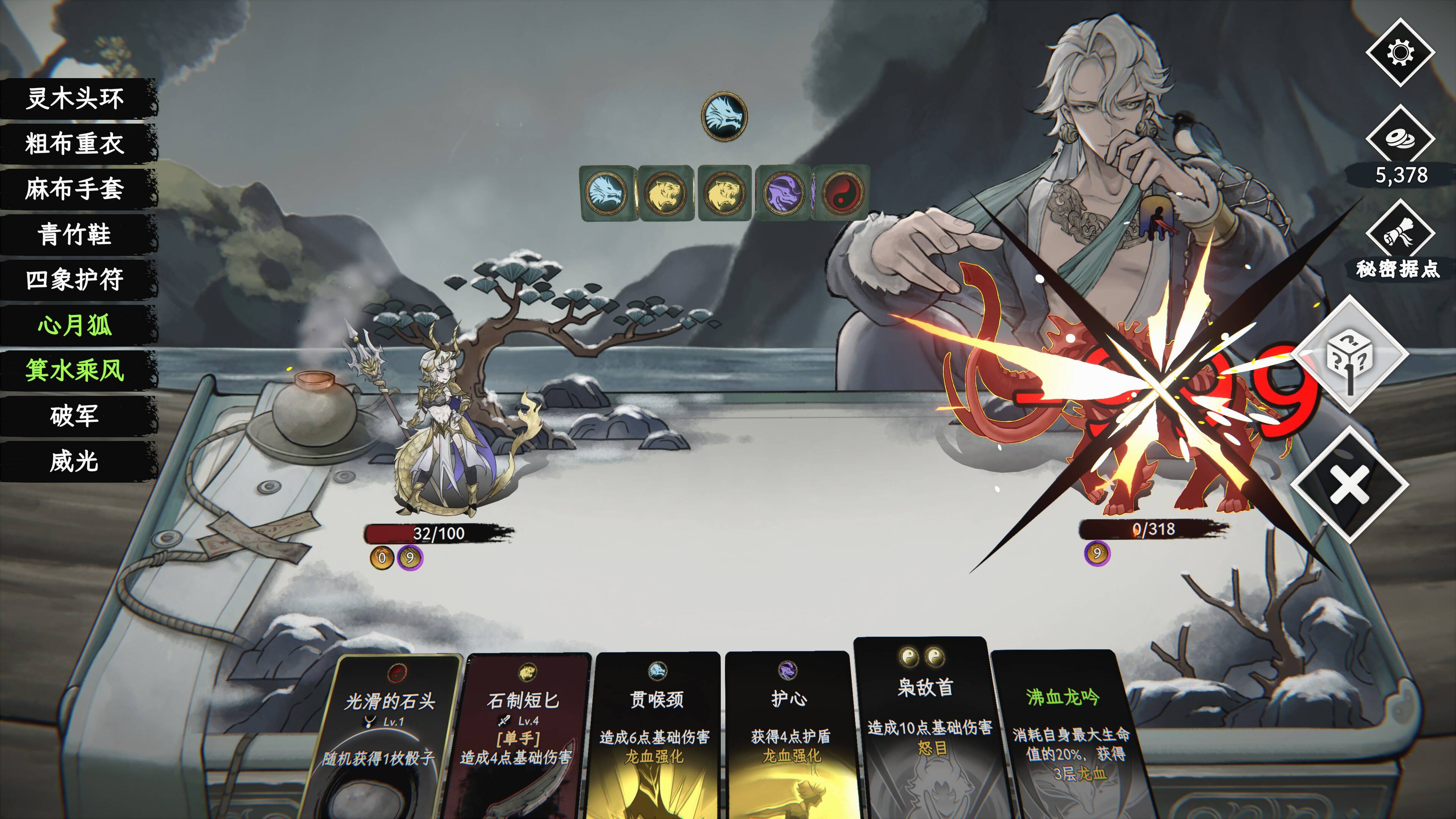Image resolution: width=1456 pixels, height=819 pixels.
Task: Select the 麻布手套 entry
Action: (75, 189)
